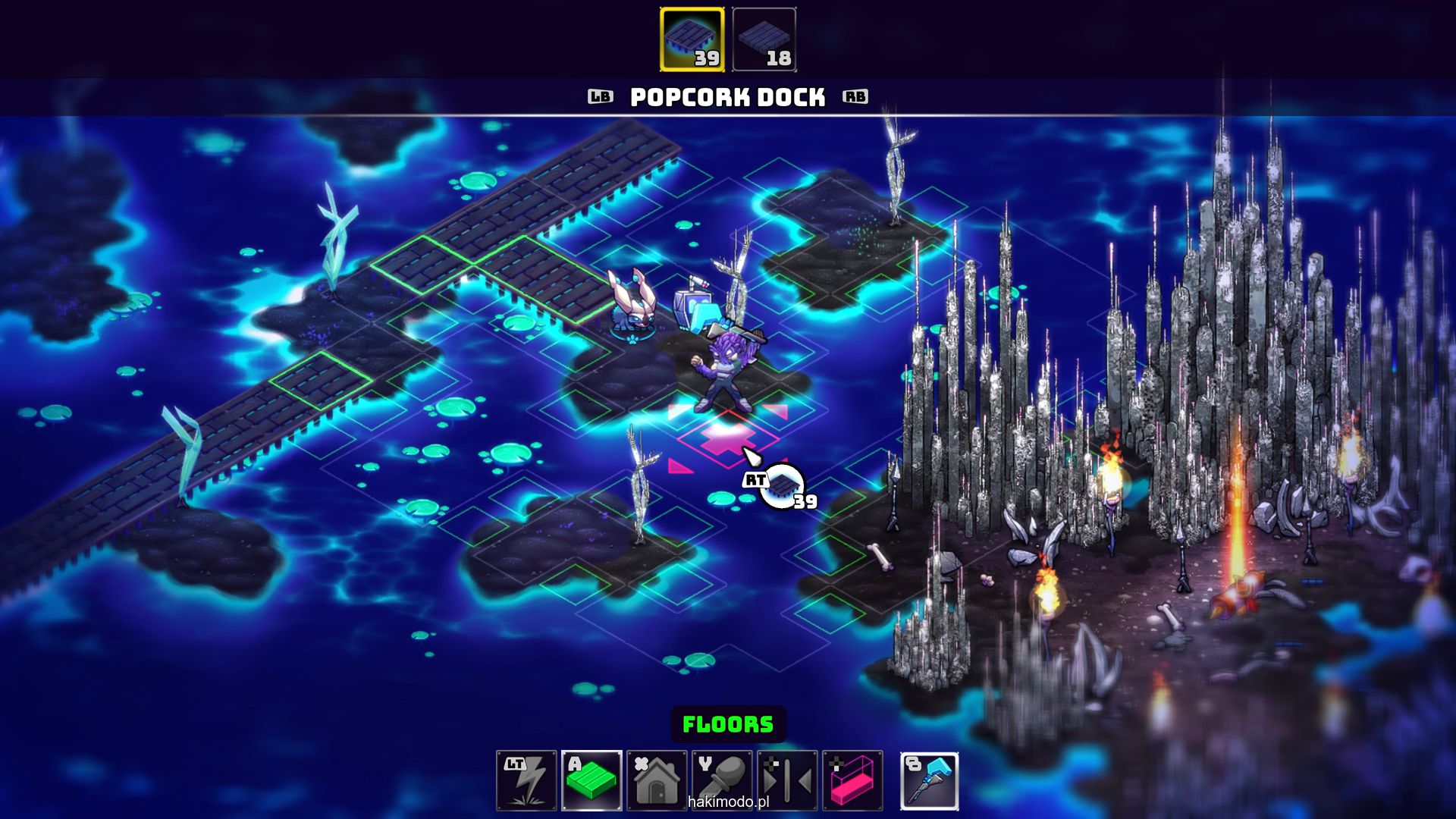
Task: Select the Popcork Dock floor tile slot
Action: point(692,39)
